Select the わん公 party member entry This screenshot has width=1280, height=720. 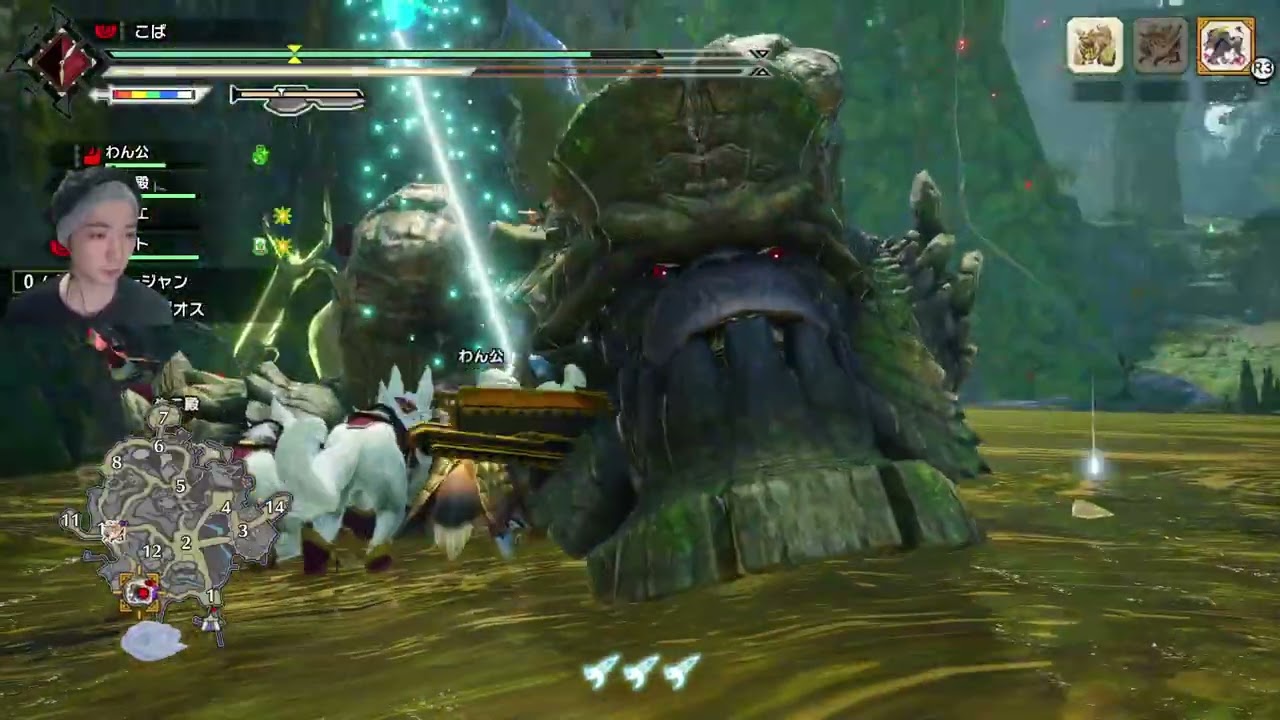point(127,153)
